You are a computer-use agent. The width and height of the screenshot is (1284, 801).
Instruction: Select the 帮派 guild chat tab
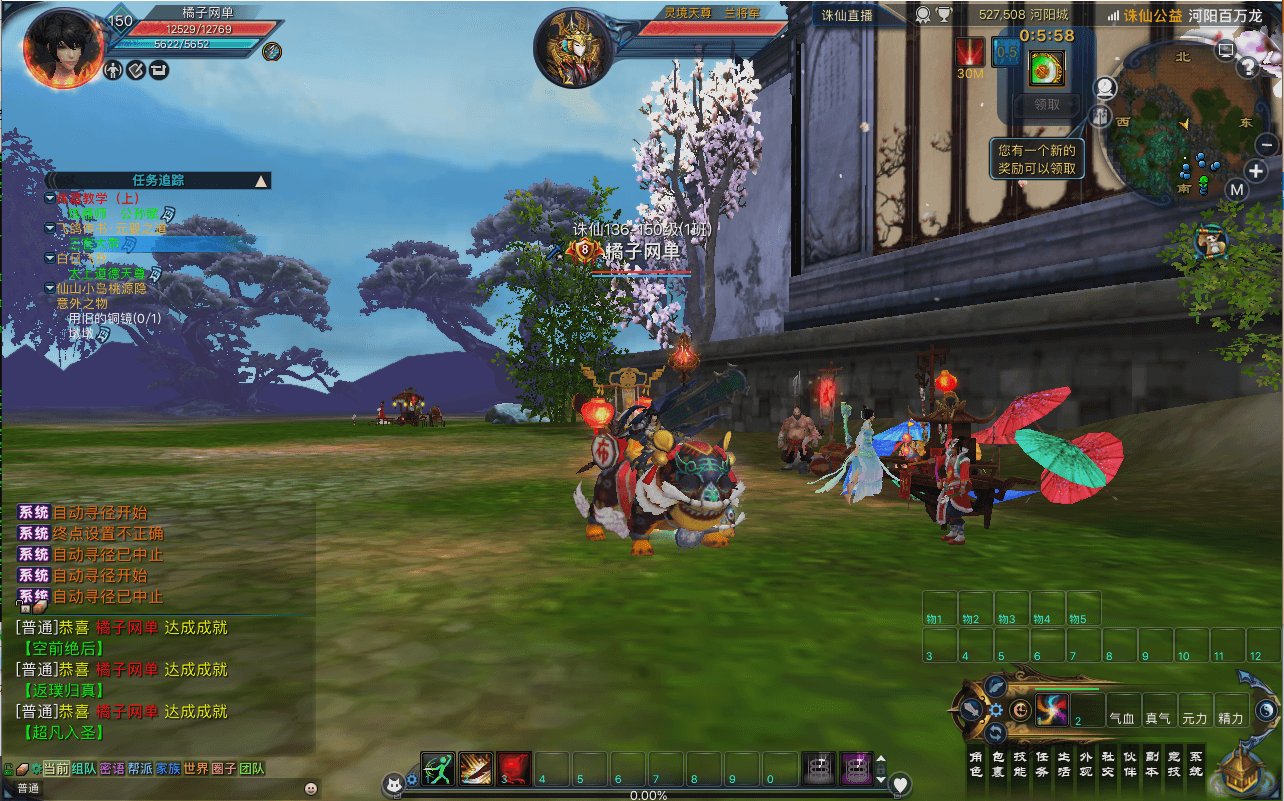point(140,768)
